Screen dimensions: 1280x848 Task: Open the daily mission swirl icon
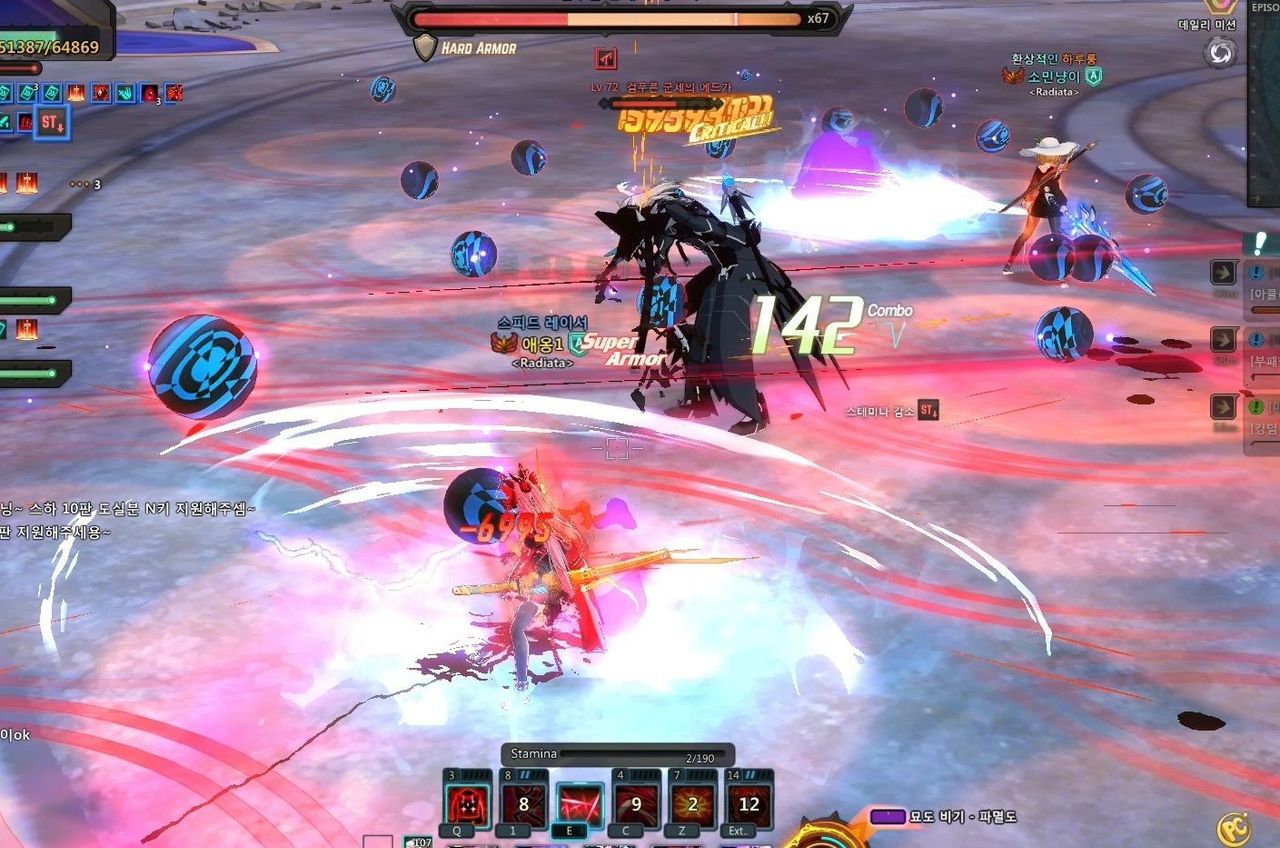[x=1220, y=52]
